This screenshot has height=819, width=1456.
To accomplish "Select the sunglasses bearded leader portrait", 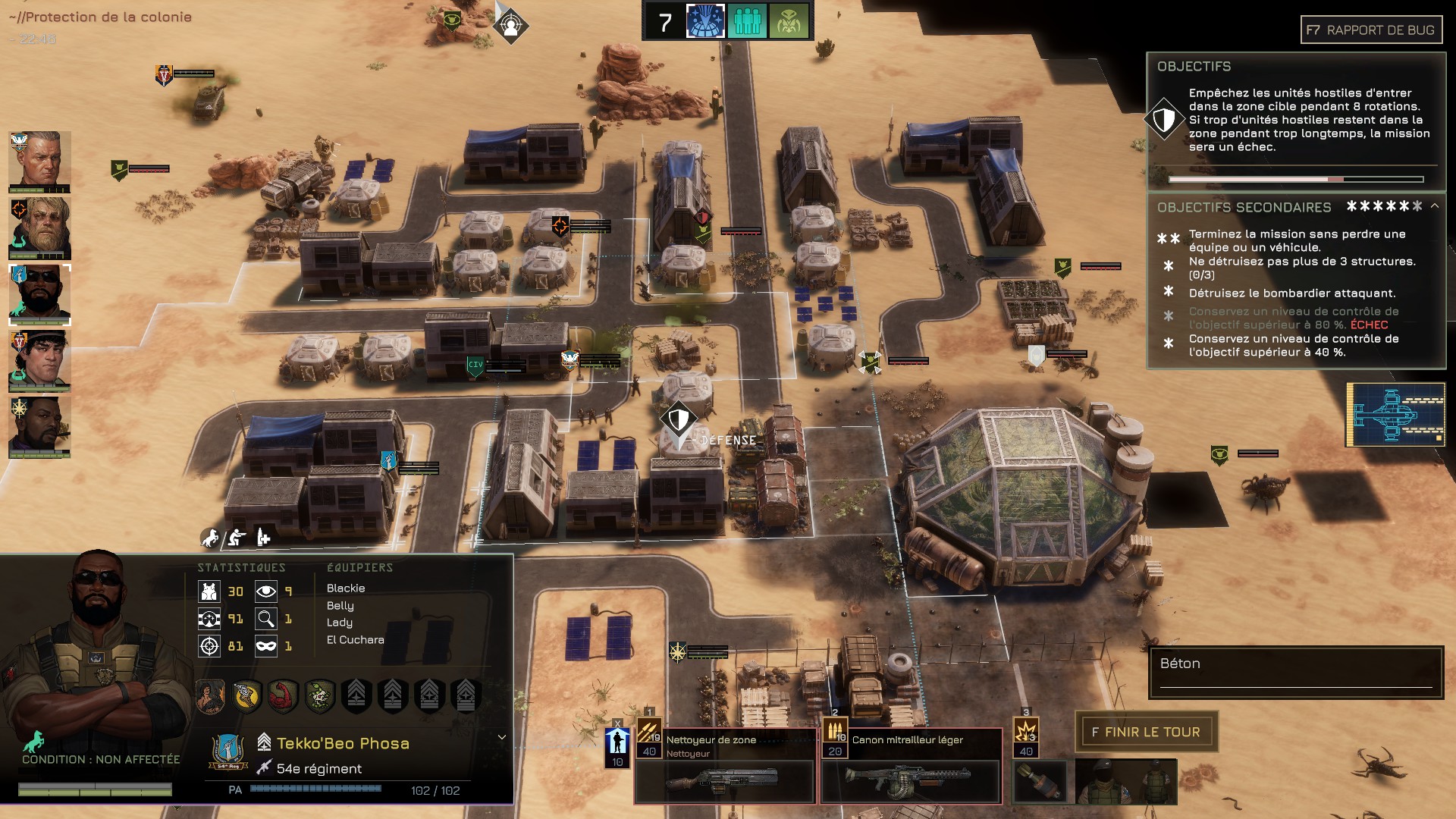I will pyautogui.click(x=39, y=294).
